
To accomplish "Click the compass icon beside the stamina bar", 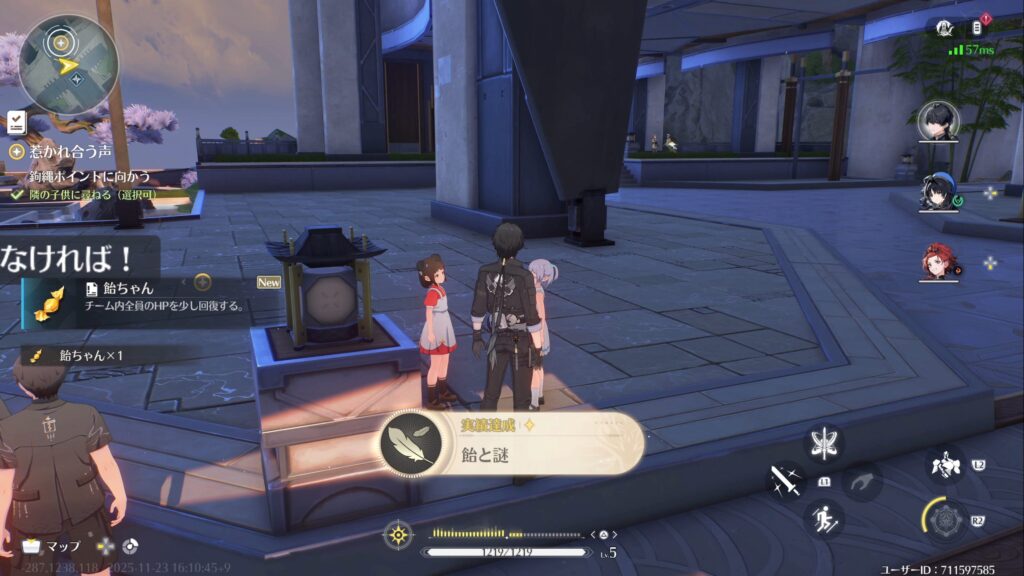I will [398, 537].
